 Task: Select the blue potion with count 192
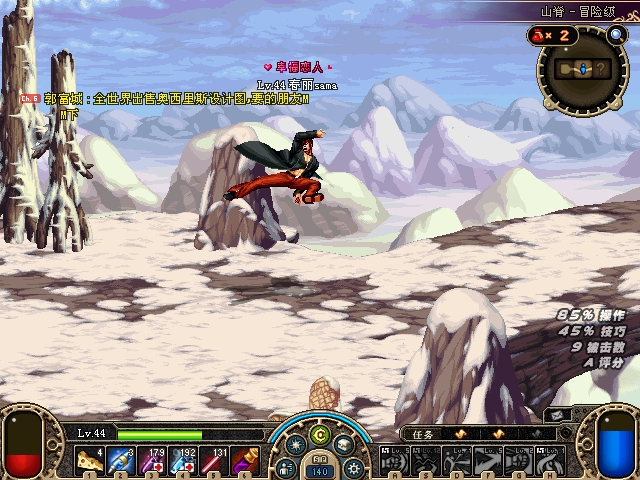tap(183, 460)
